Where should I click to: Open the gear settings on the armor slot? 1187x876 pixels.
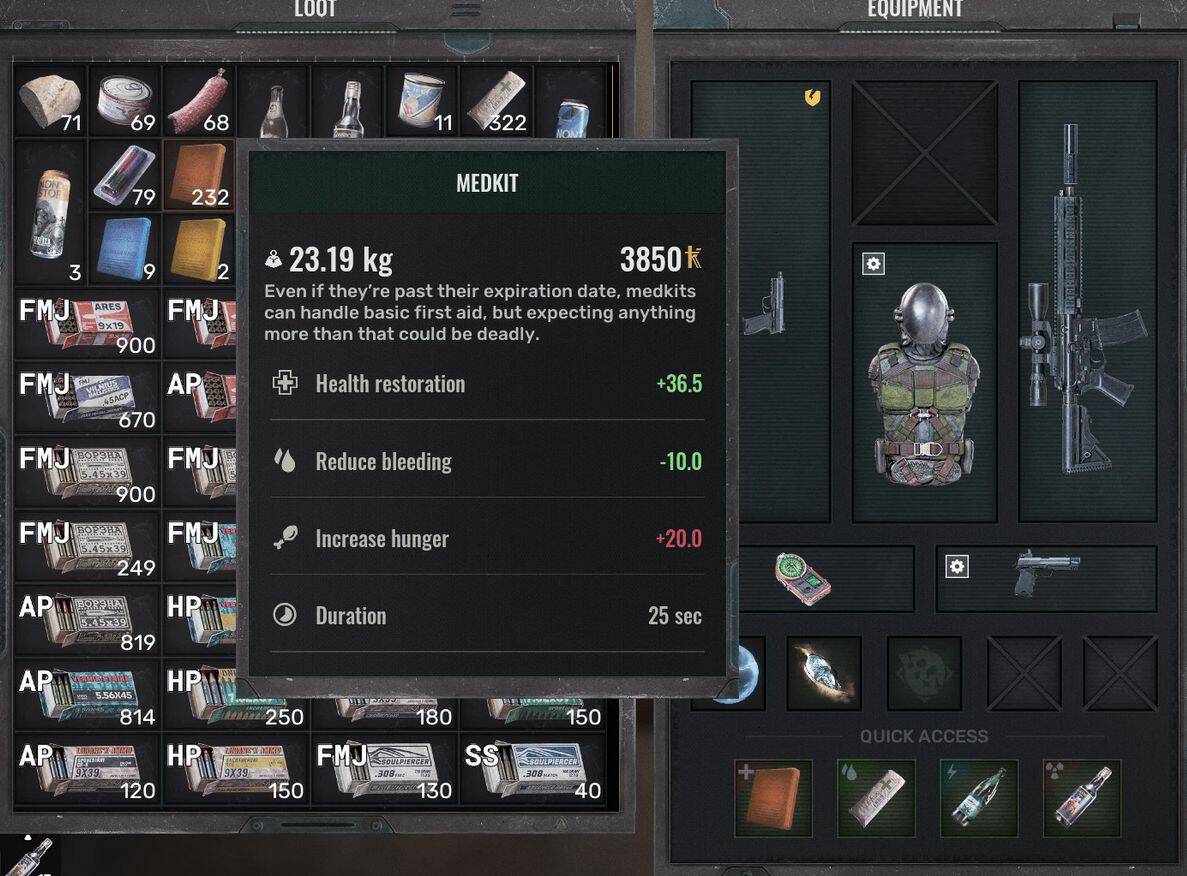click(873, 264)
